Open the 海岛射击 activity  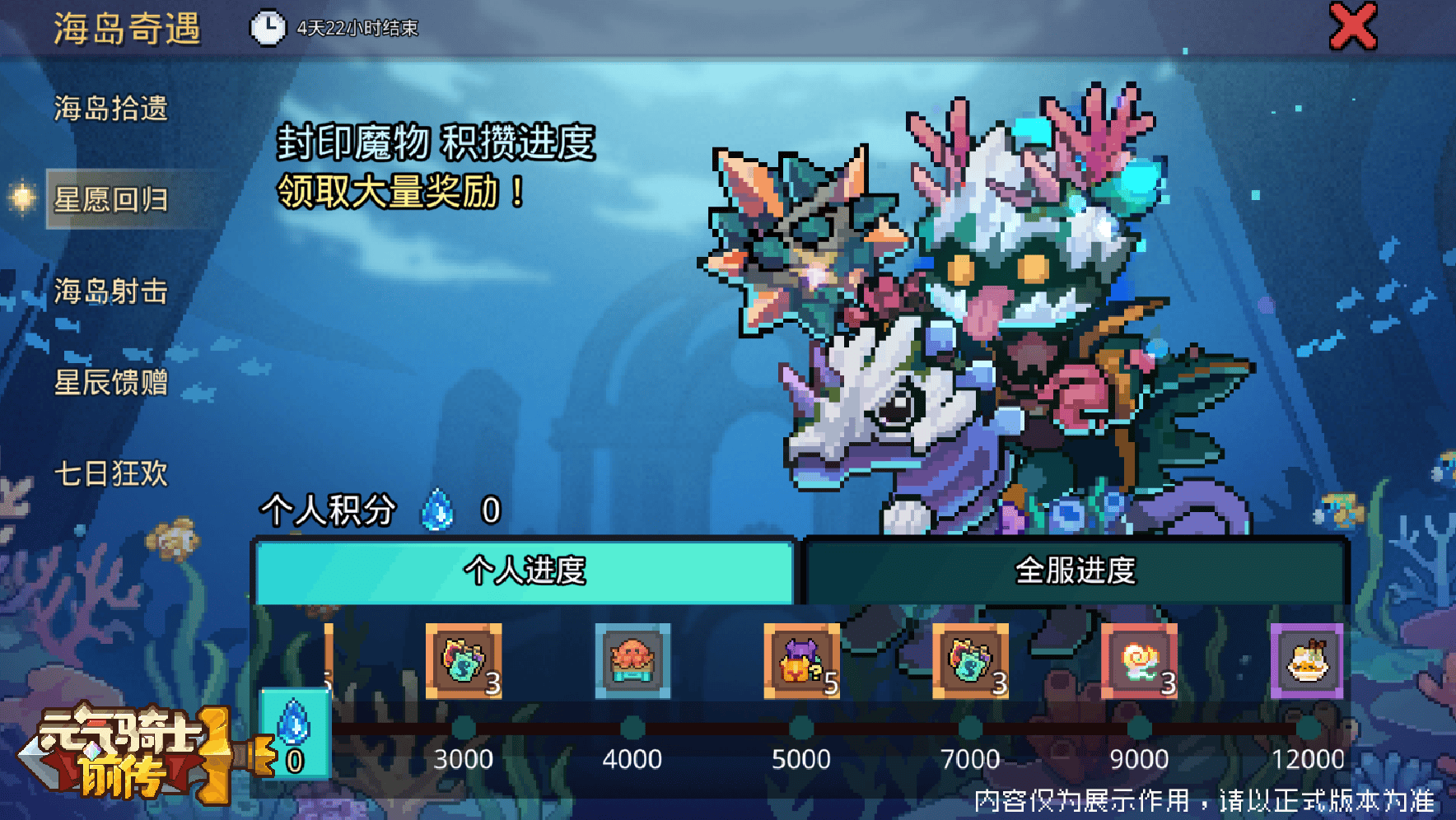pos(111,292)
